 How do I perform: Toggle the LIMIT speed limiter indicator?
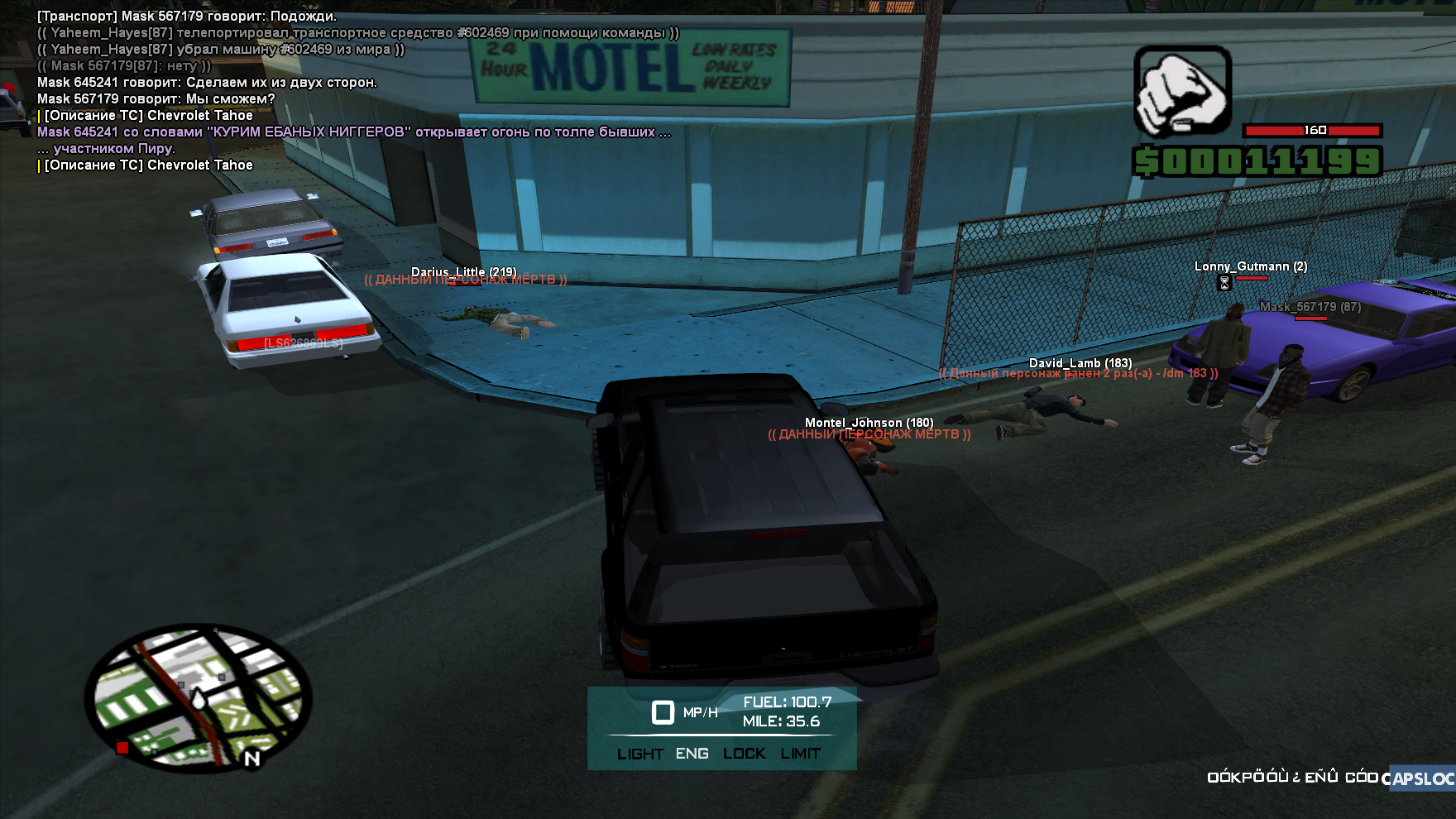point(800,754)
